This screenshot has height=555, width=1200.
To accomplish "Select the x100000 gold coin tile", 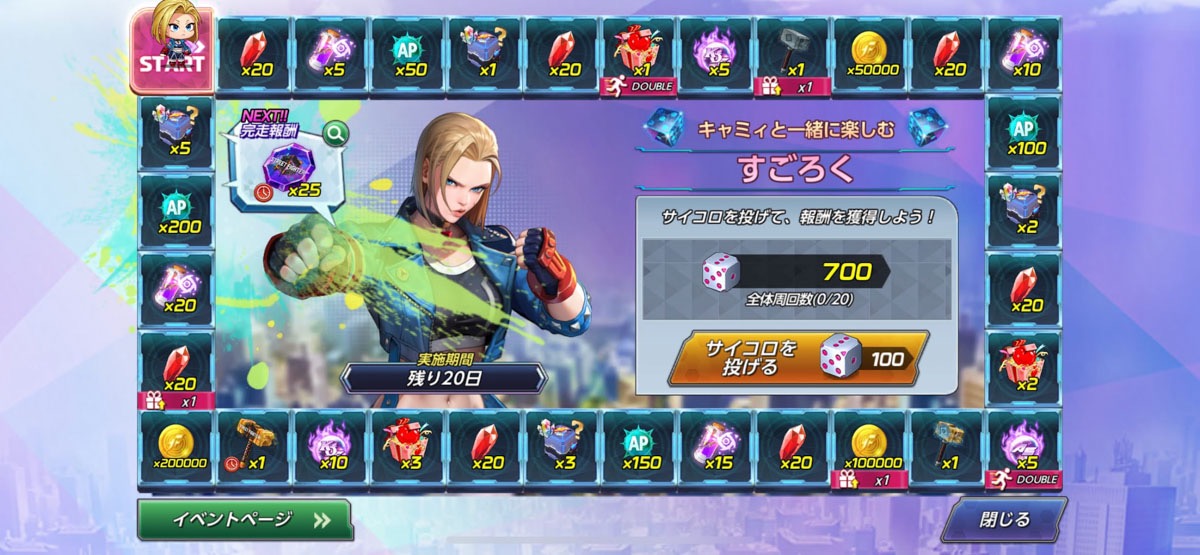I will pyautogui.click(x=870, y=447).
